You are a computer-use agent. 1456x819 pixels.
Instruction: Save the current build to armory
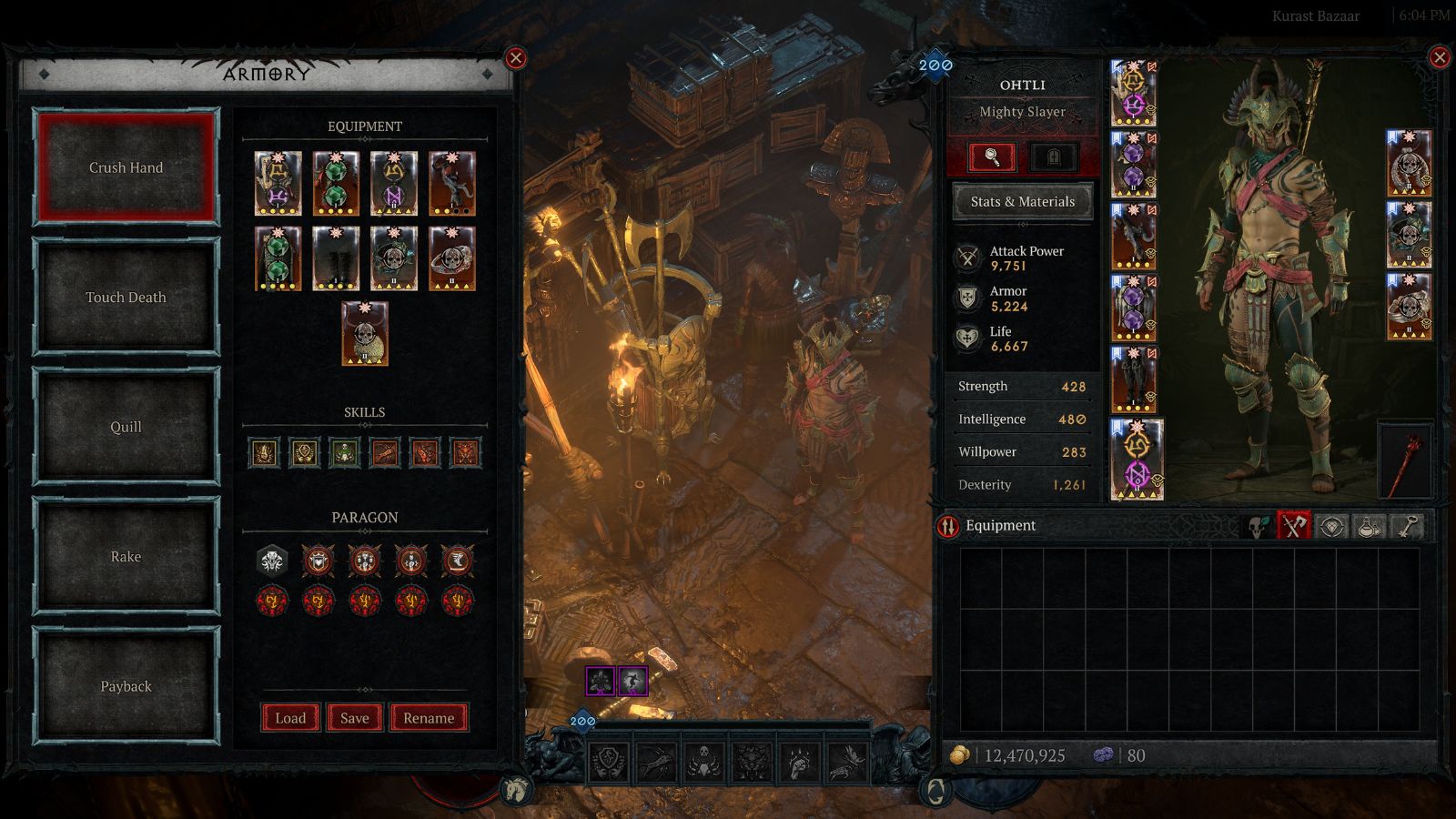[354, 718]
